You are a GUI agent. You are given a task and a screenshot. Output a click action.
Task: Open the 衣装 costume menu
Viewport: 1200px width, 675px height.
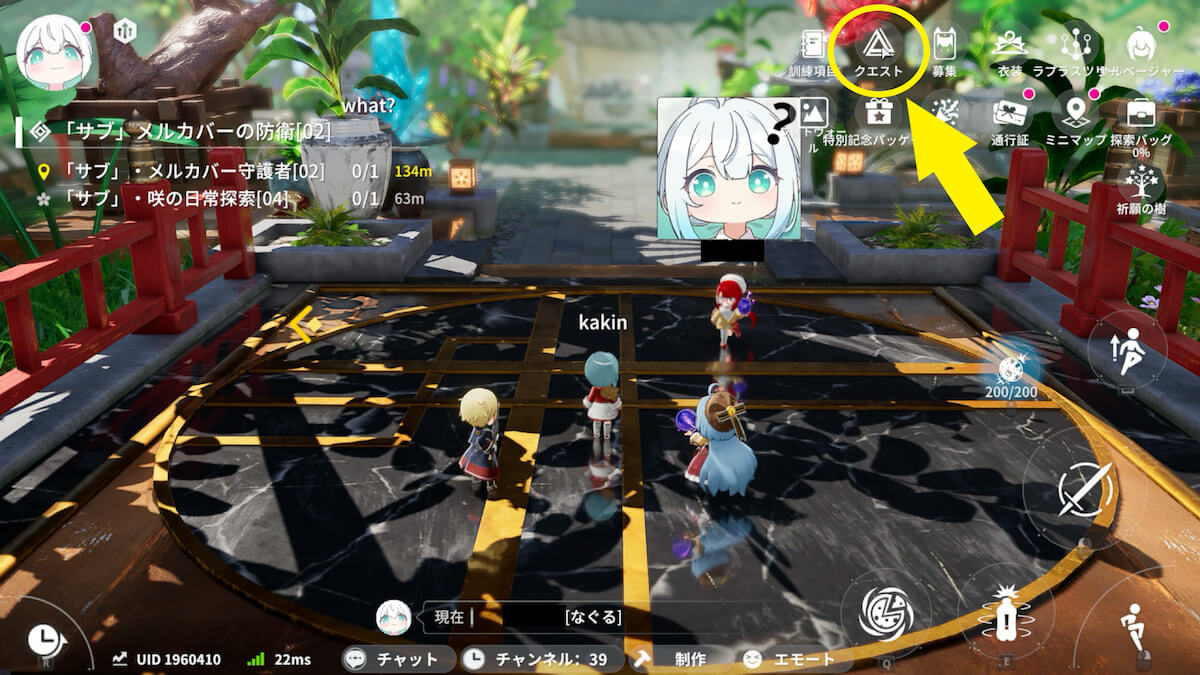coord(1010,48)
